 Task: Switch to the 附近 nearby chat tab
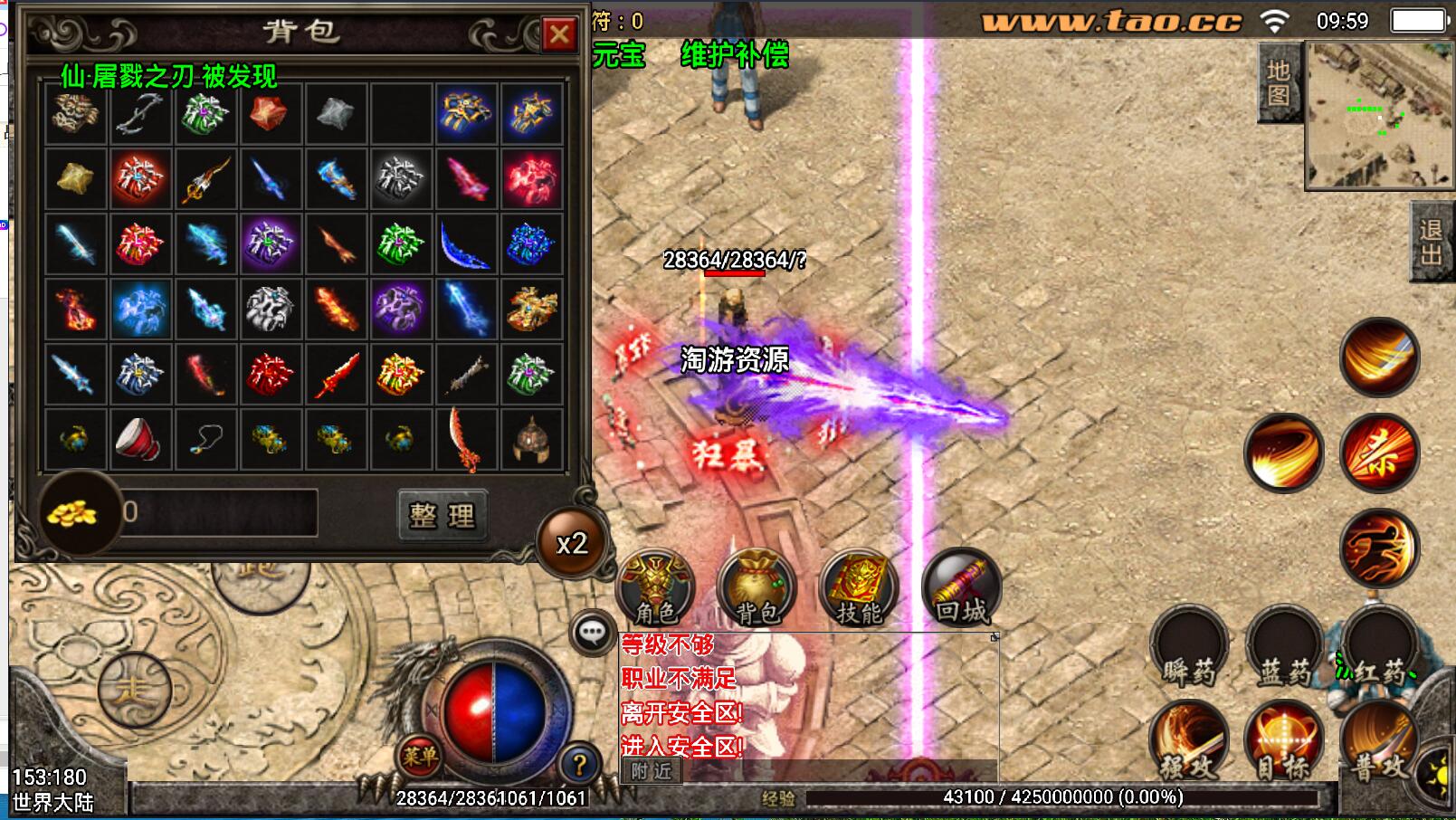point(652,771)
